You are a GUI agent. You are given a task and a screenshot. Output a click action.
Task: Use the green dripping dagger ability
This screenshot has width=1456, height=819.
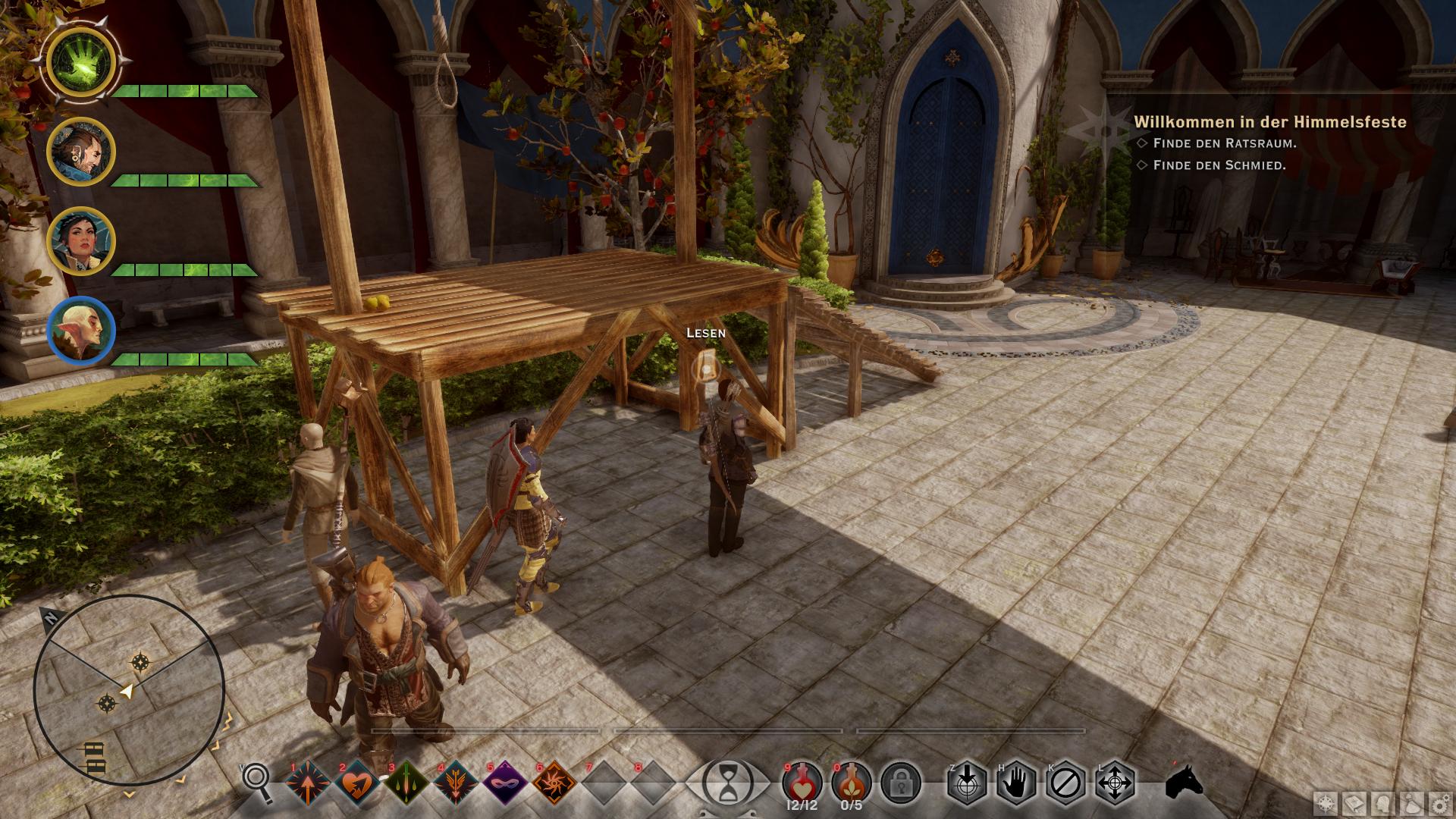(406, 783)
